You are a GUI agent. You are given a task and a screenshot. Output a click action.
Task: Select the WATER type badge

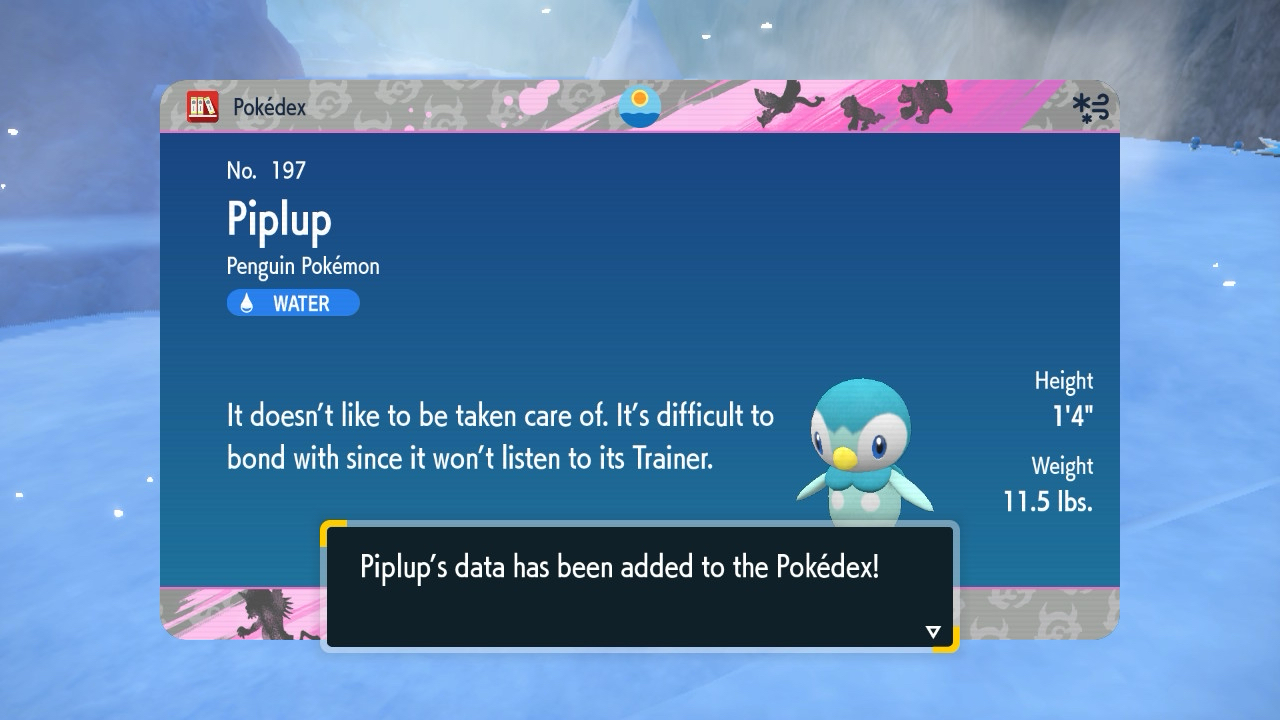pos(293,303)
